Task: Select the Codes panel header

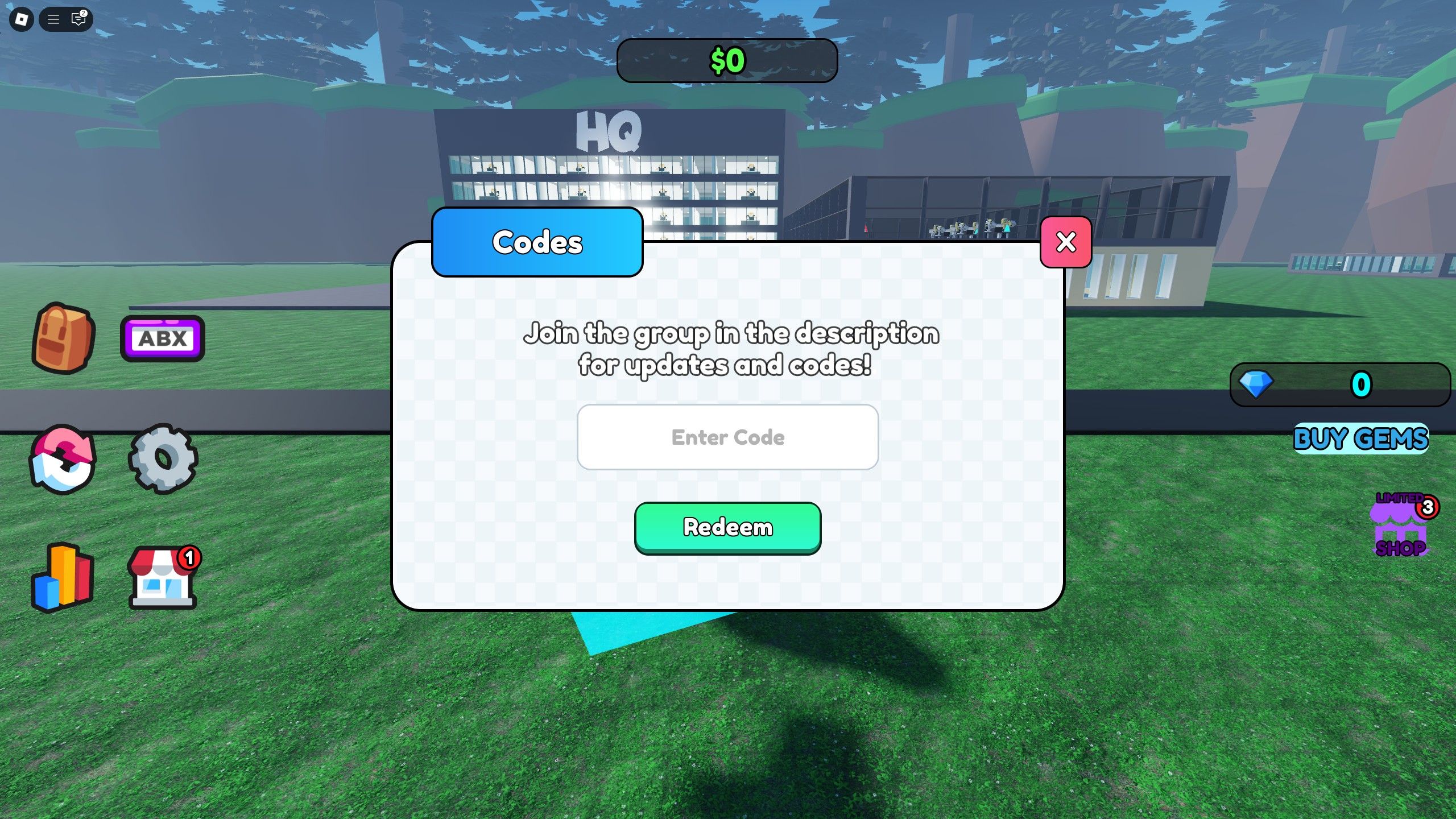Action: [537, 242]
